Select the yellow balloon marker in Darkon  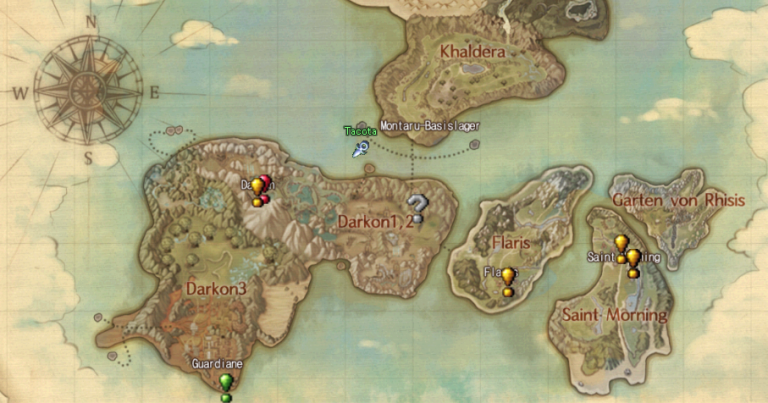coord(257,187)
